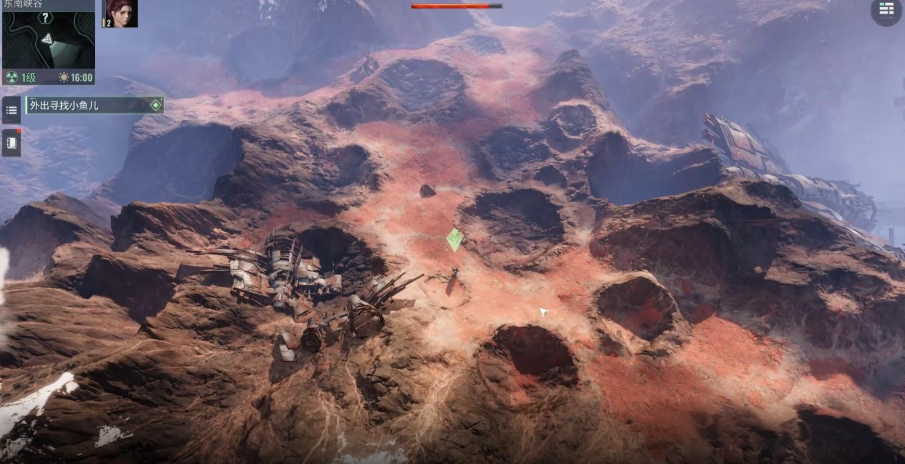Select the red-haired character portrait
Screen dimensions: 905x464
tap(121, 13)
